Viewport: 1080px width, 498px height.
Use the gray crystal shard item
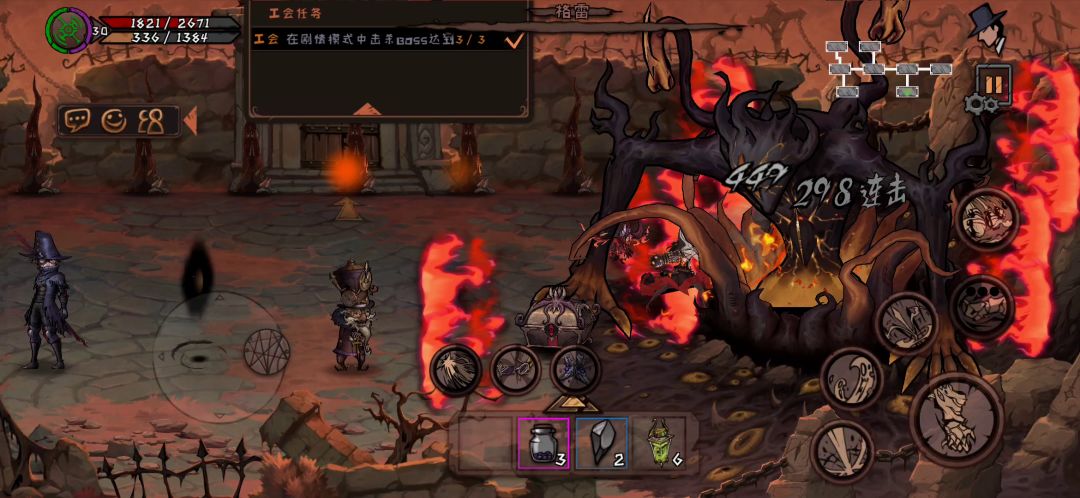(602, 443)
